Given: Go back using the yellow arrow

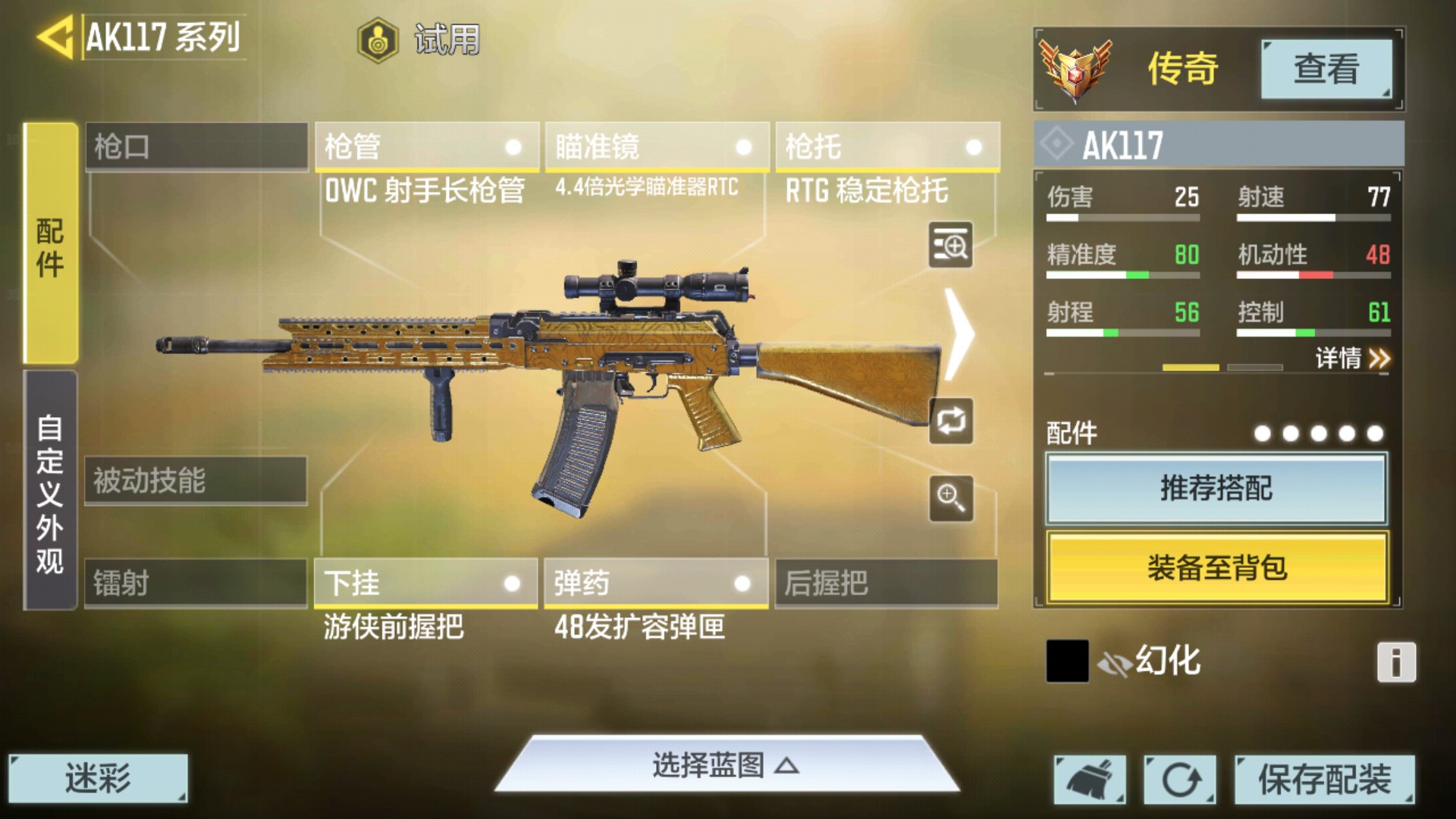Looking at the screenshot, I should pyautogui.click(x=55, y=36).
